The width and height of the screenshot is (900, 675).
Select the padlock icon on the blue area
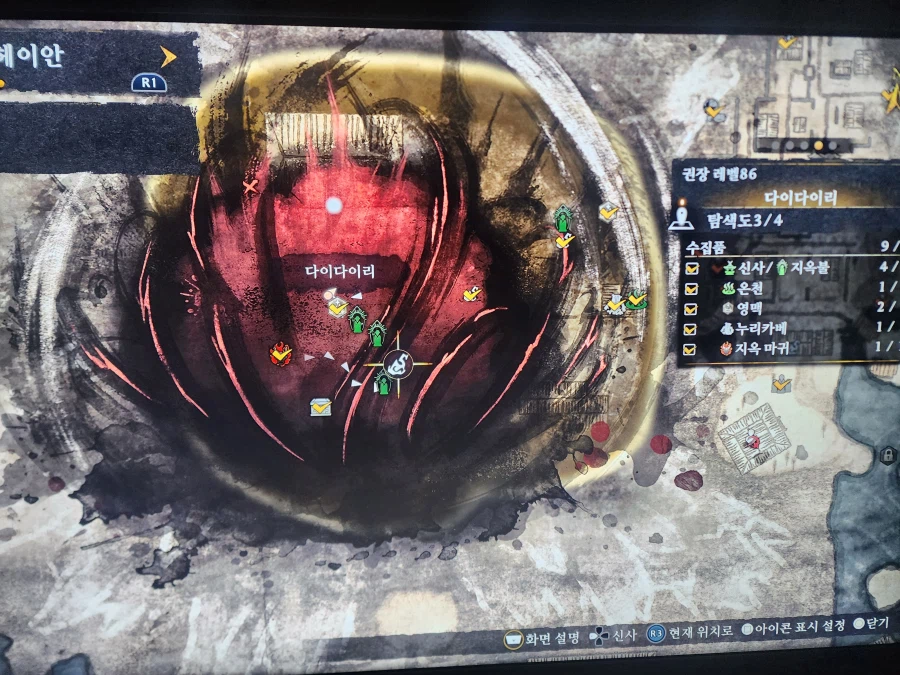tap(887, 456)
